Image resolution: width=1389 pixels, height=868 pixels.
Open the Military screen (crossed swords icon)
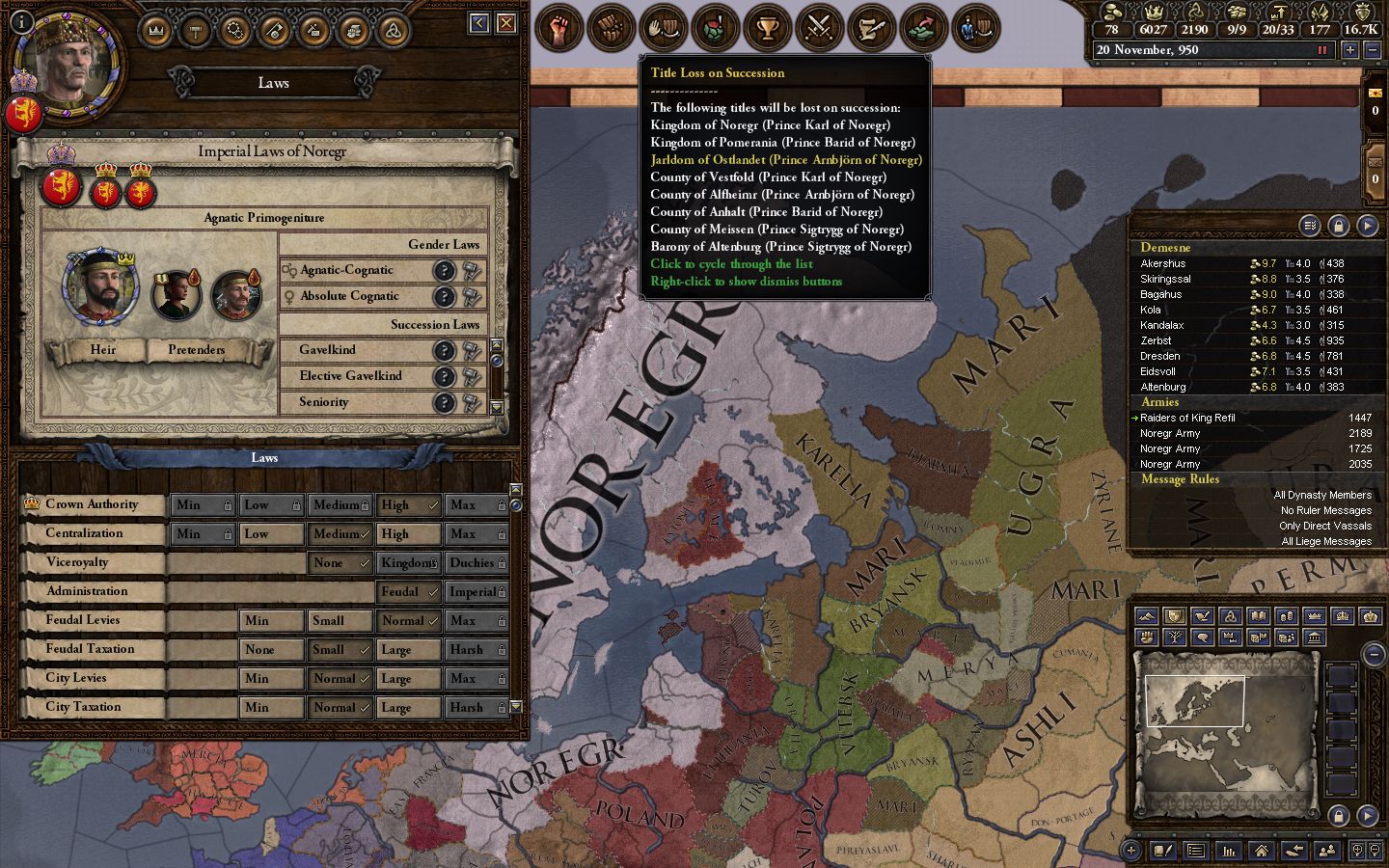coord(819,28)
